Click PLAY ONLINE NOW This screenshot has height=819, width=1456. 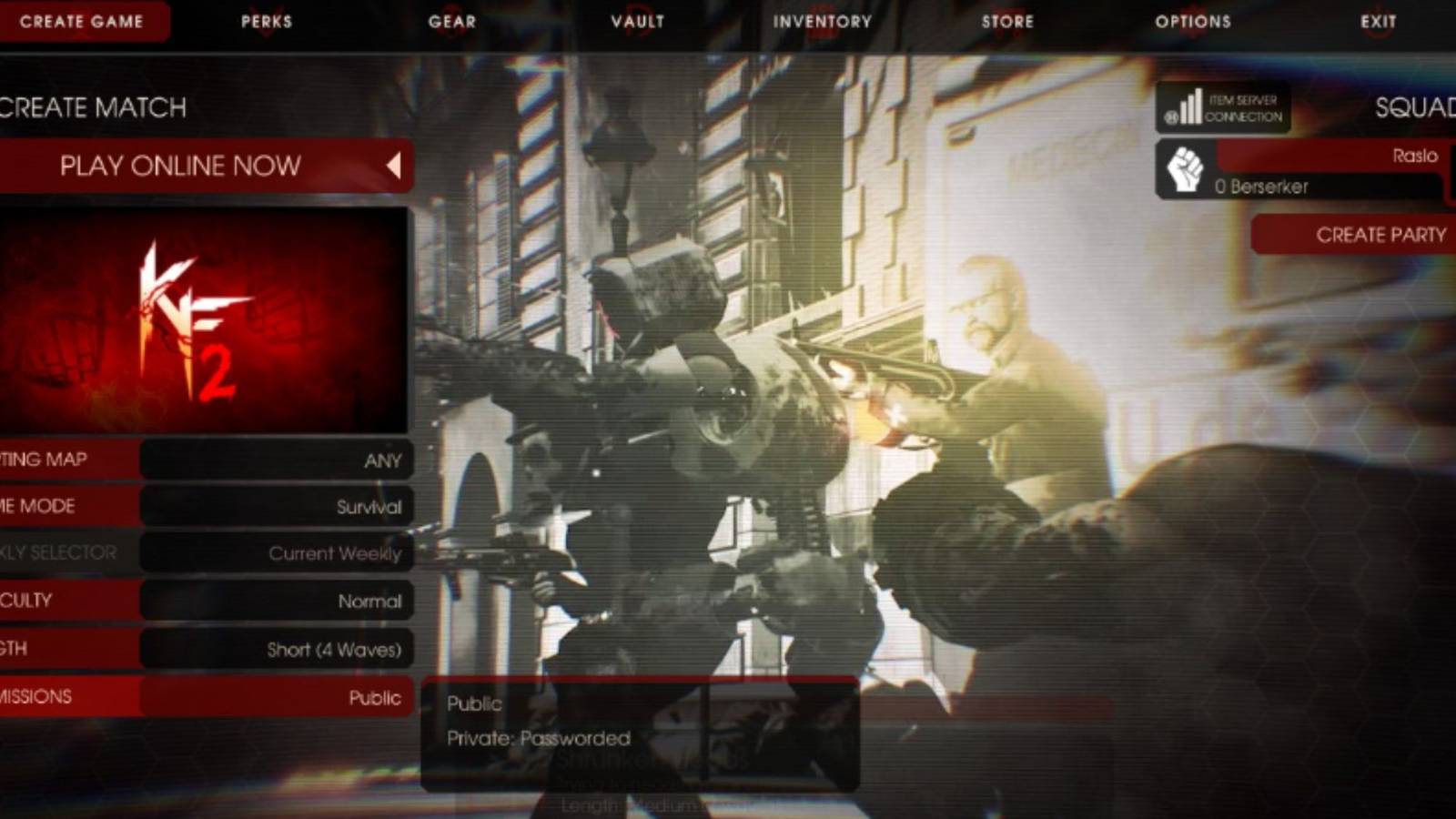pos(181,166)
